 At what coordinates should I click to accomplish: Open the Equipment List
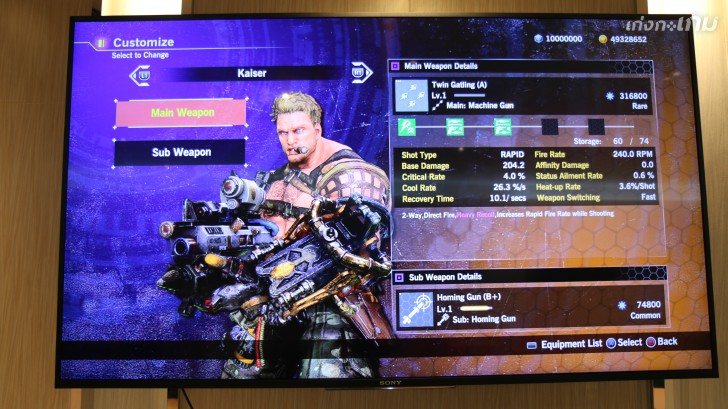coord(566,343)
